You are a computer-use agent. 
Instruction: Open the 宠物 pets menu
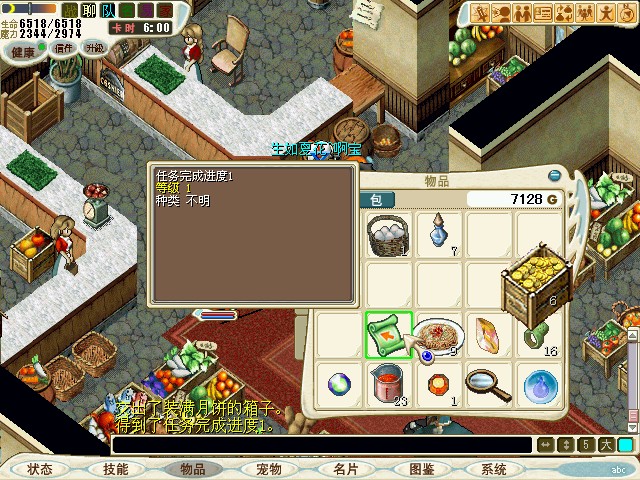pyautogui.click(x=268, y=468)
